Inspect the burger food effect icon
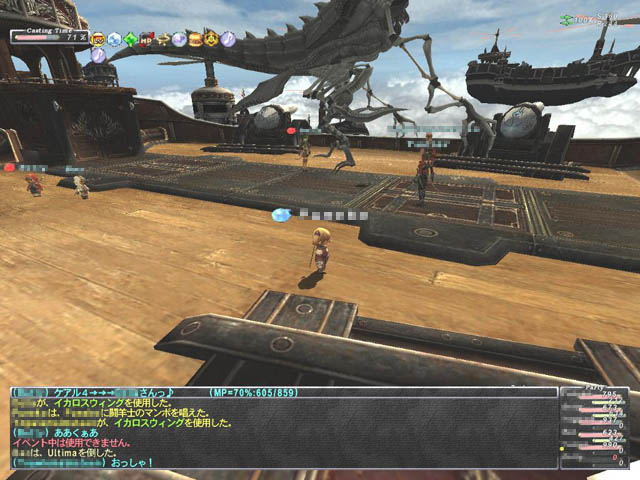This screenshot has width=640, height=480. click(x=195, y=39)
